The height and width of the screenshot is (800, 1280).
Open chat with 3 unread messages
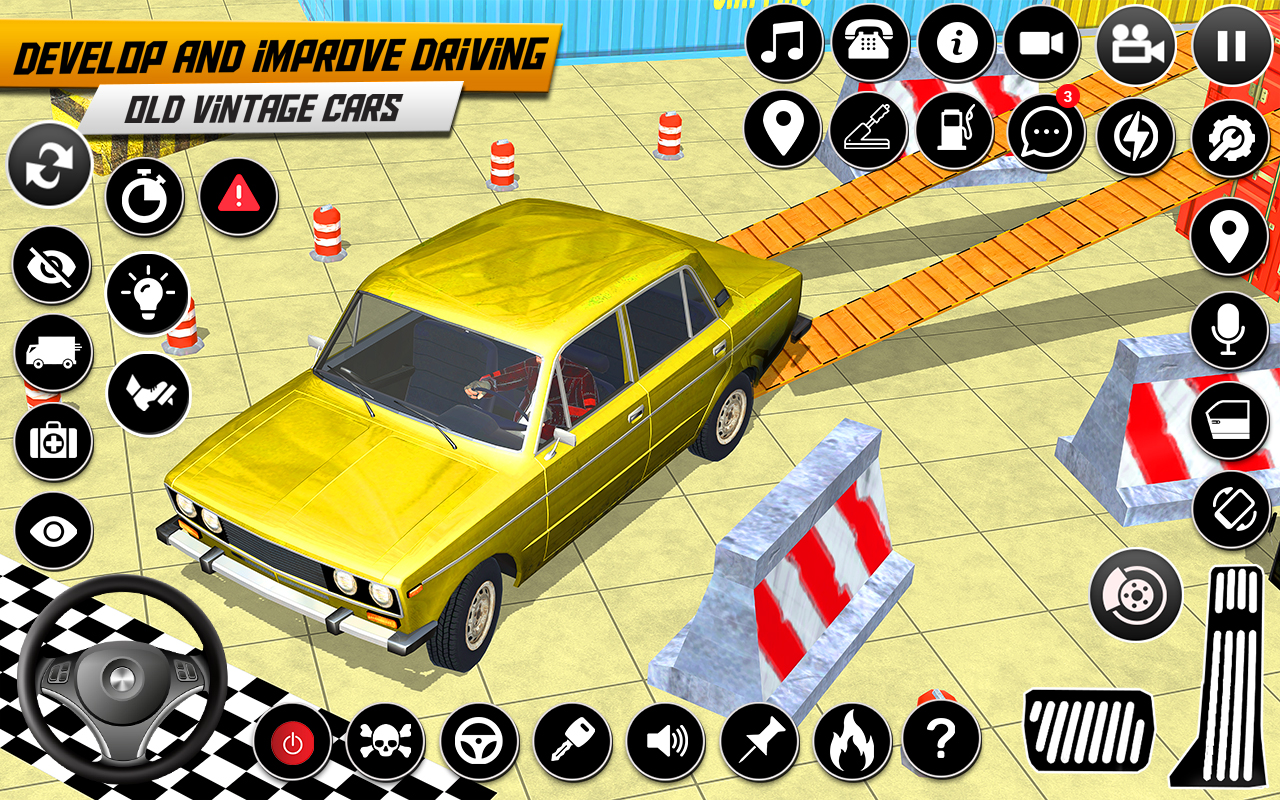pyautogui.click(x=1045, y=130)
